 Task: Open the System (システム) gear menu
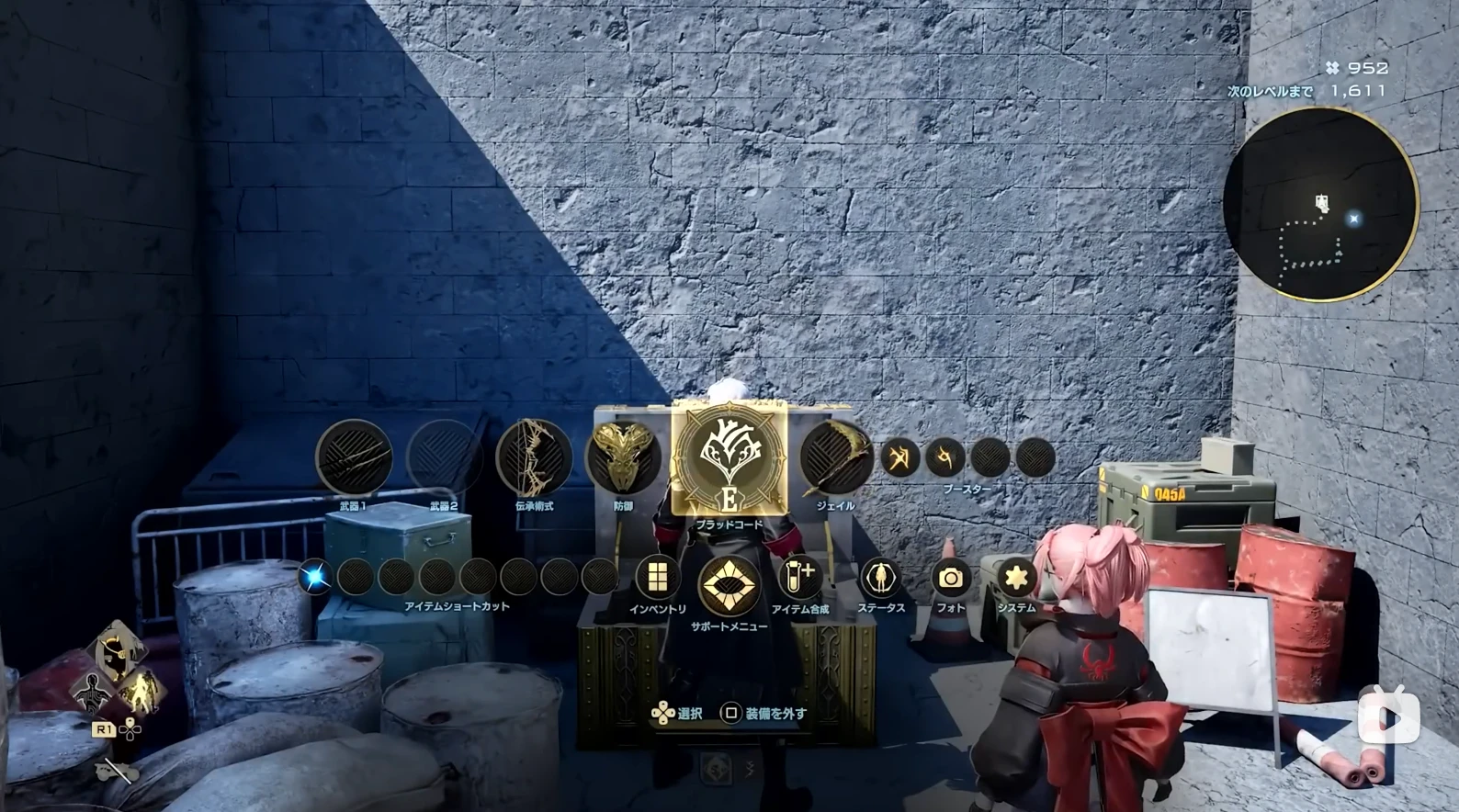[1016, 578]
